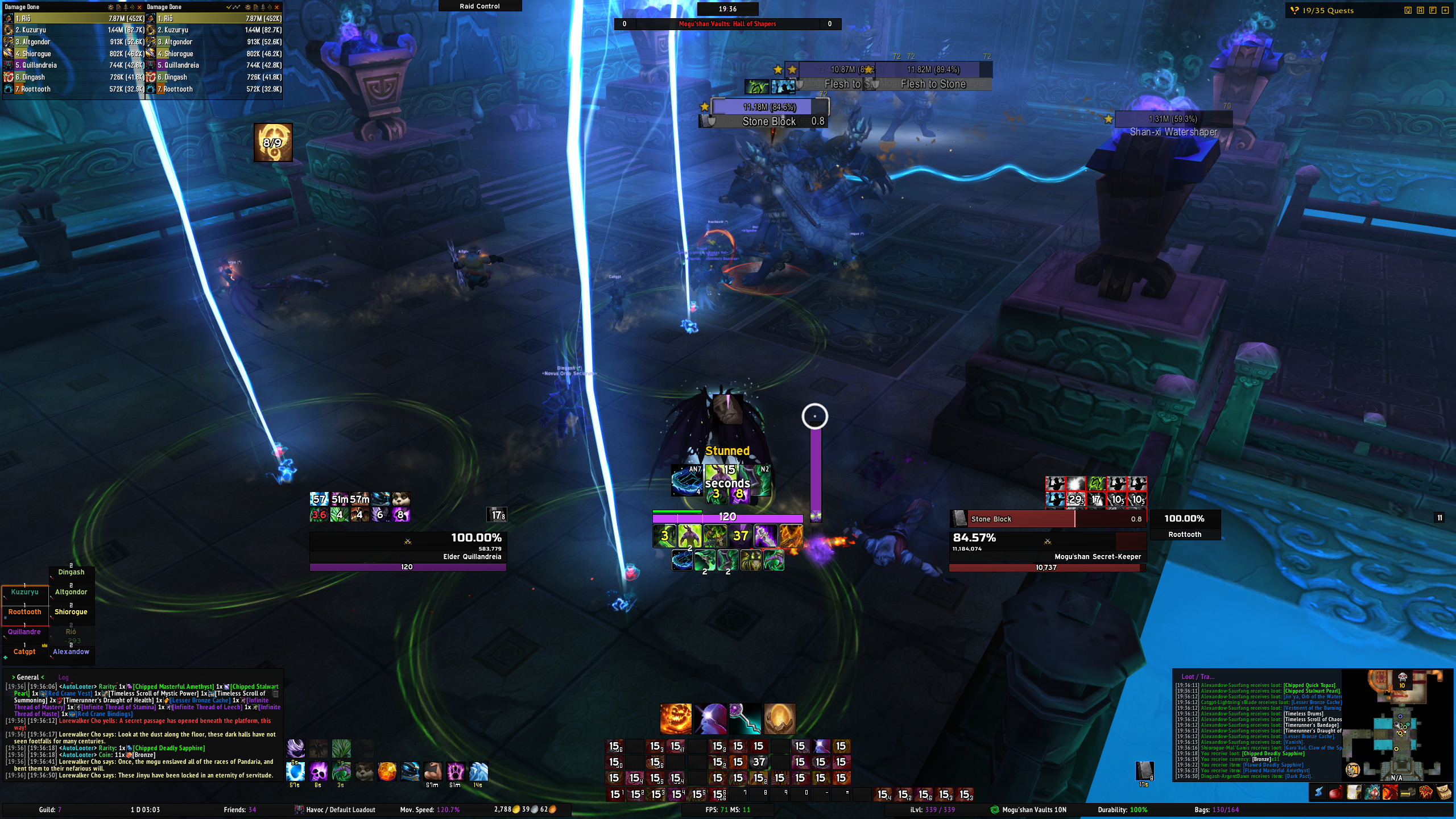Image resolution: width=1456 pixels, height=819 pixels.
Task: Open the Raid Control panel
Action: point(479,6)
